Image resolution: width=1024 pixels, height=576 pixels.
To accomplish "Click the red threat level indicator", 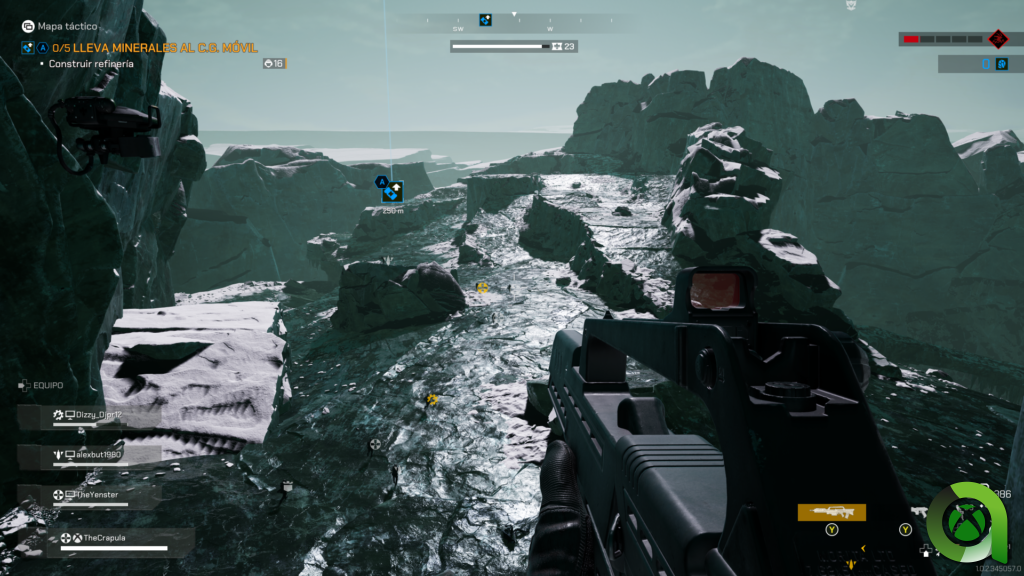I will point(997,39).
